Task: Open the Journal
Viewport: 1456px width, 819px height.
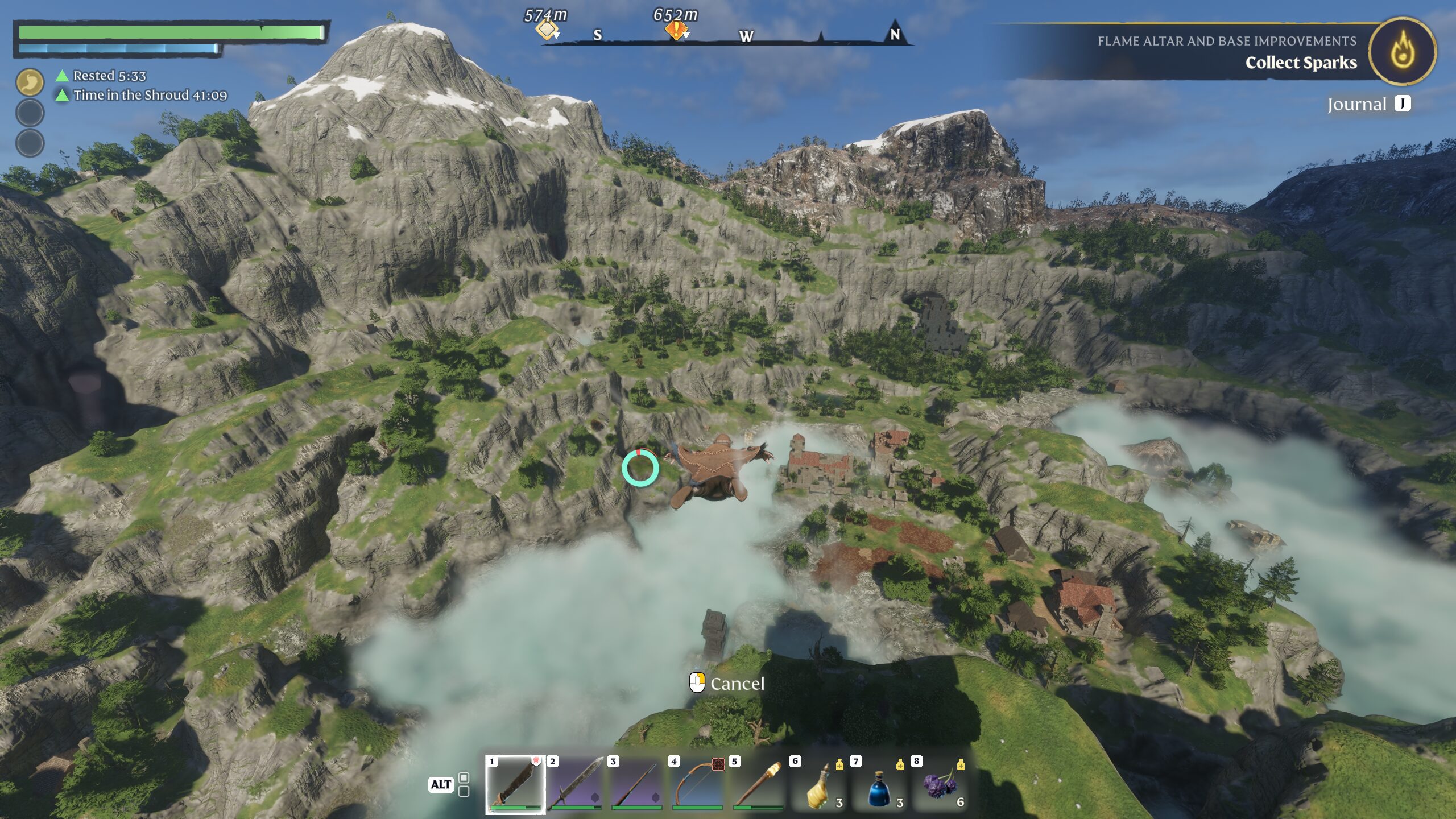Action: coord(1368,104)
